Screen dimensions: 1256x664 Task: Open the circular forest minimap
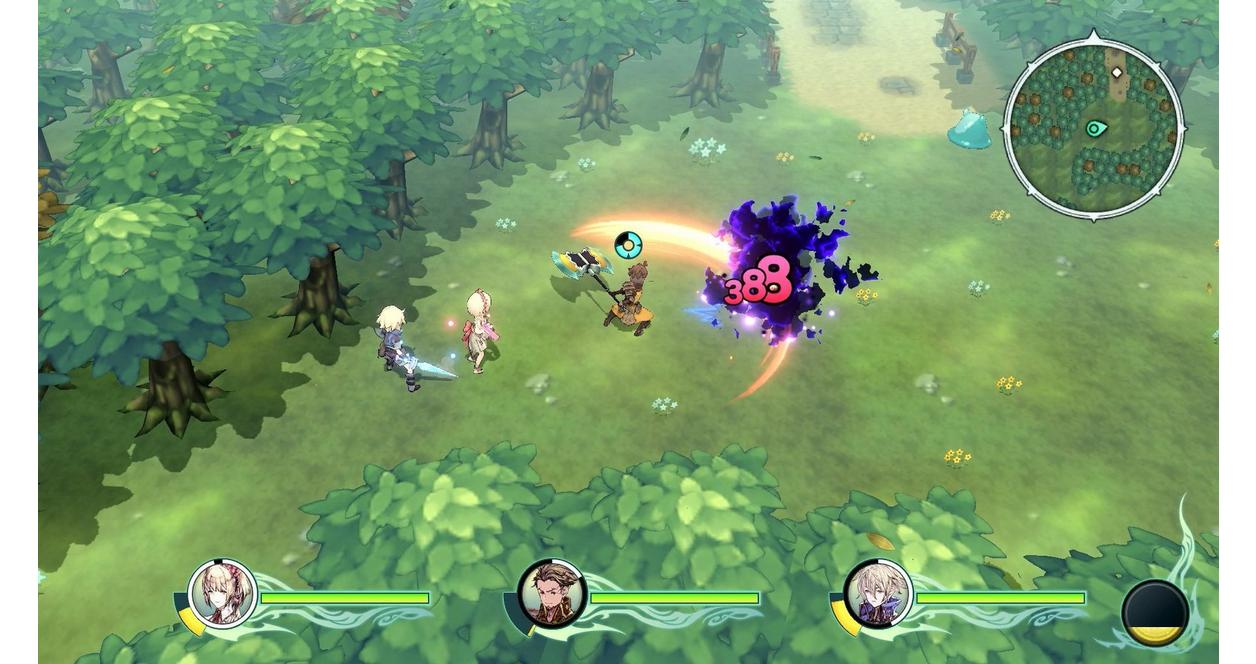tap(1093, 128)
